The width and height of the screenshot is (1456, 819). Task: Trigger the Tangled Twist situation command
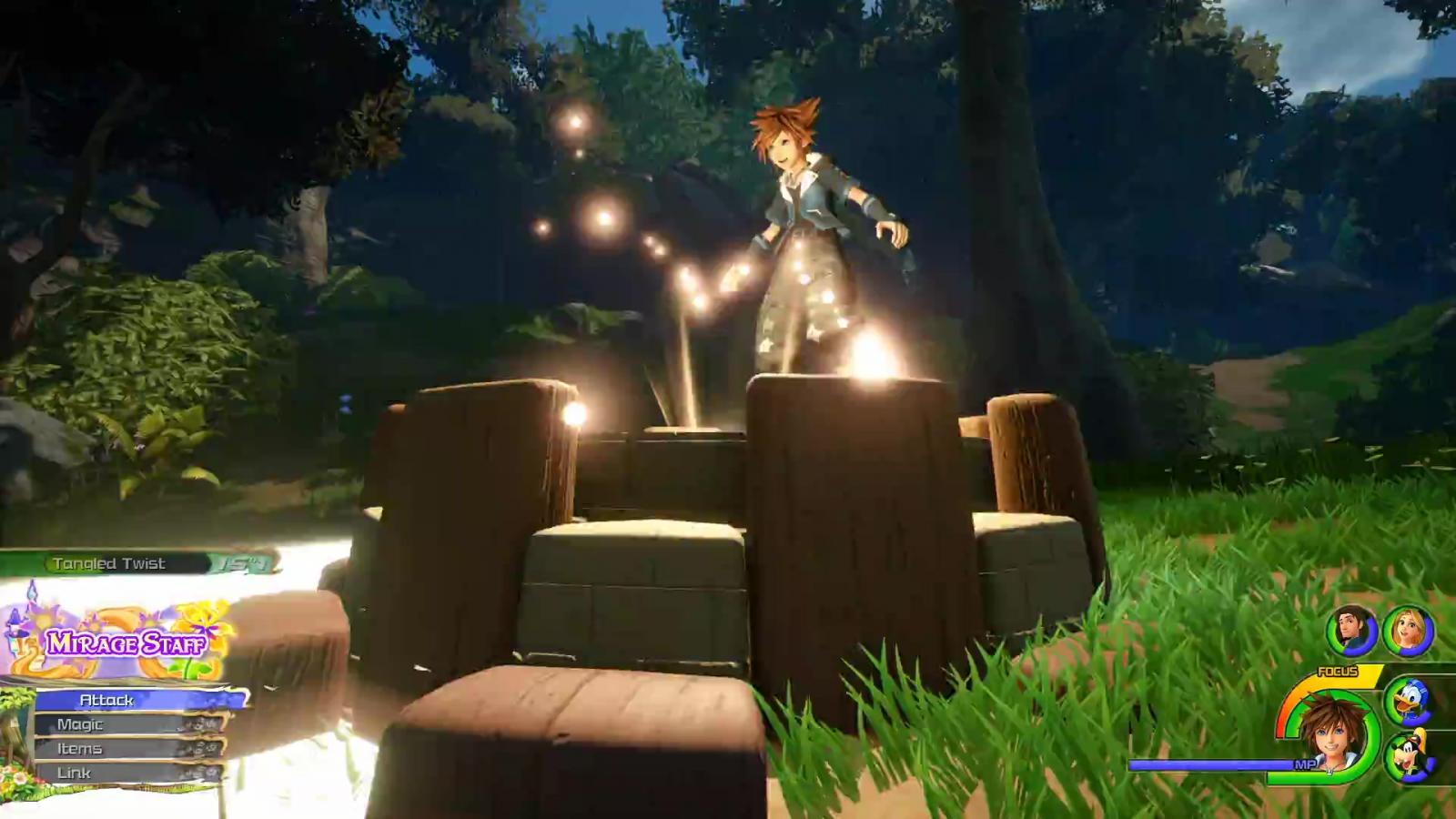[136, 564]
